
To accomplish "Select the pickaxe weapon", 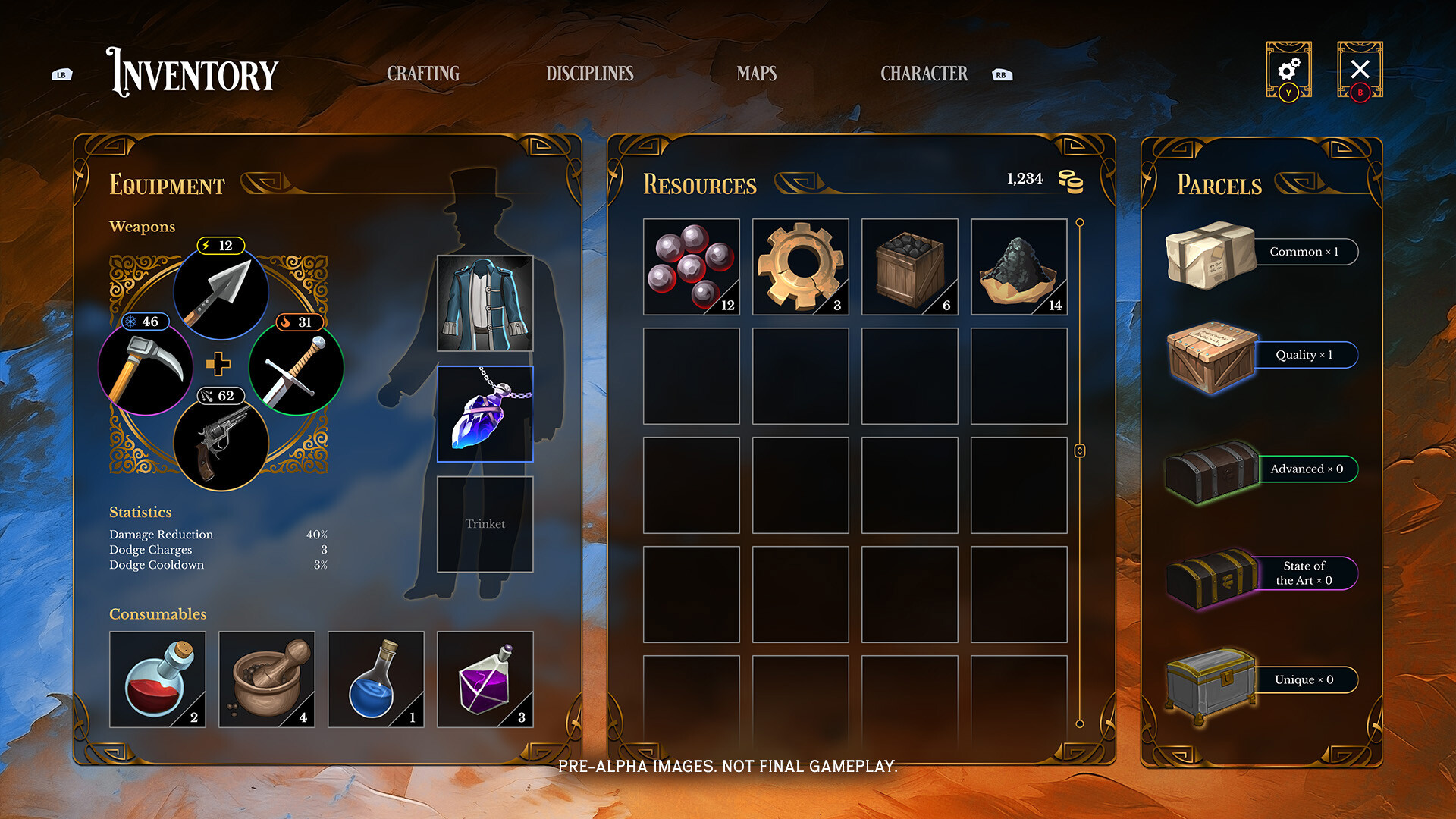I will tap(146, 369).
